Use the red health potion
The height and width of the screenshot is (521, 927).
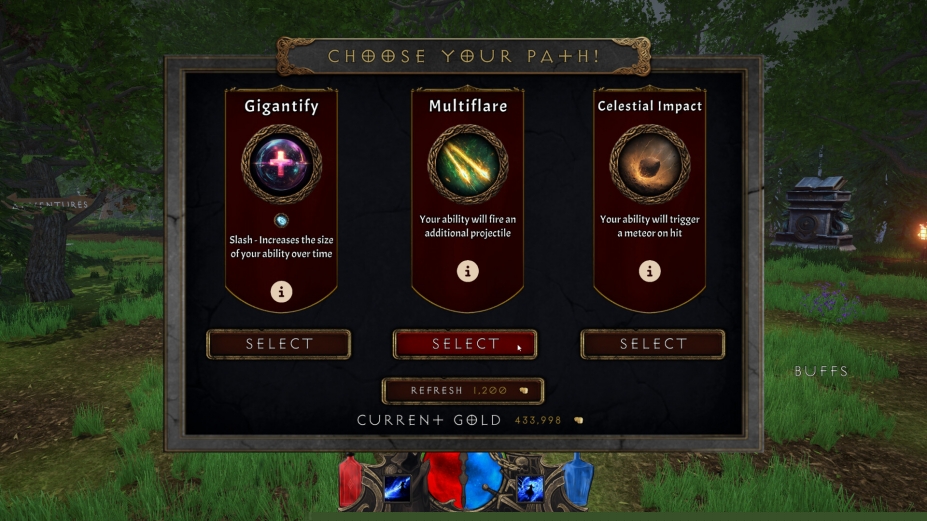351,484
